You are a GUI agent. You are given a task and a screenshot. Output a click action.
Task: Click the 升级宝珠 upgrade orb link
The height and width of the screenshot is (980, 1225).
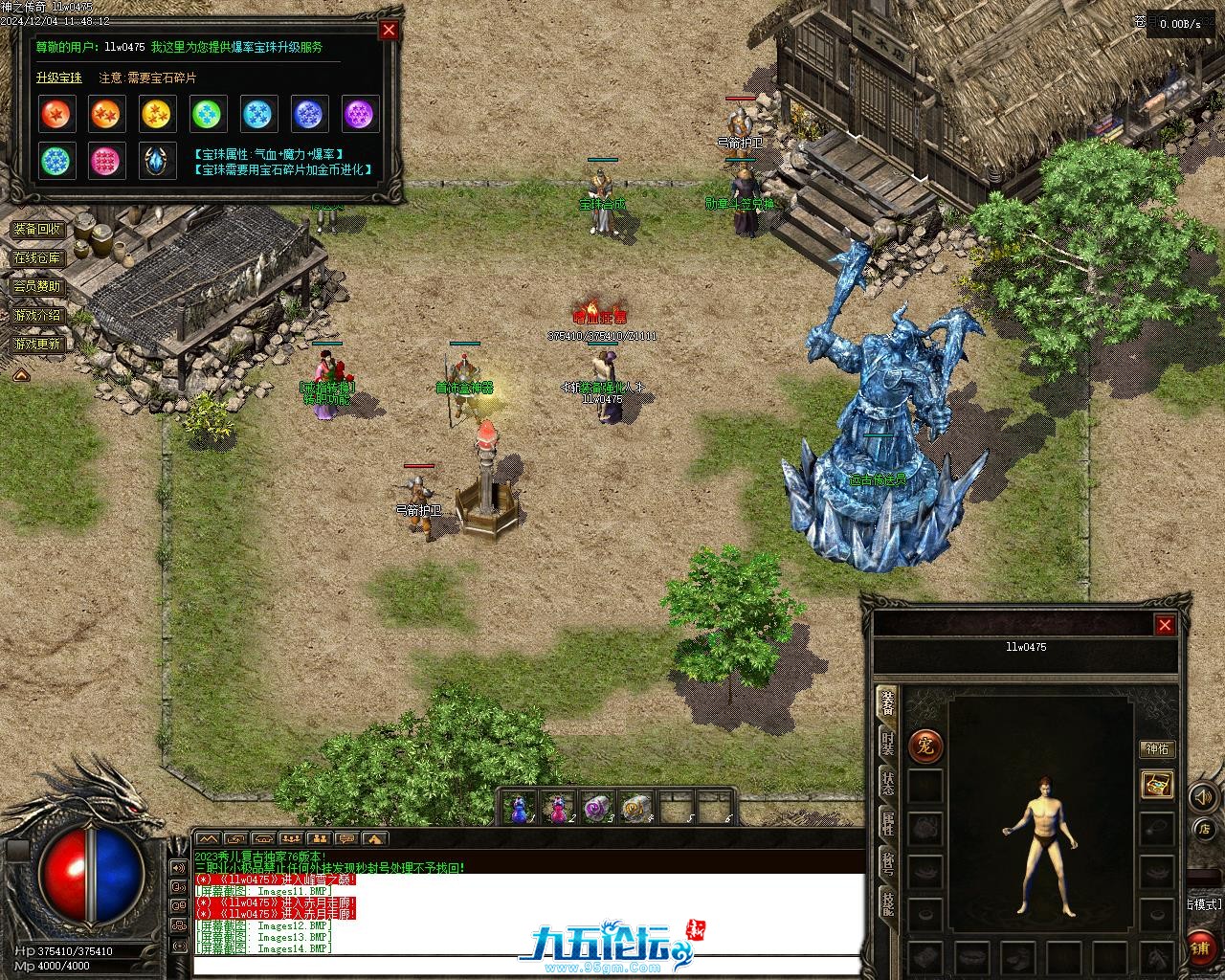point(59,78)
